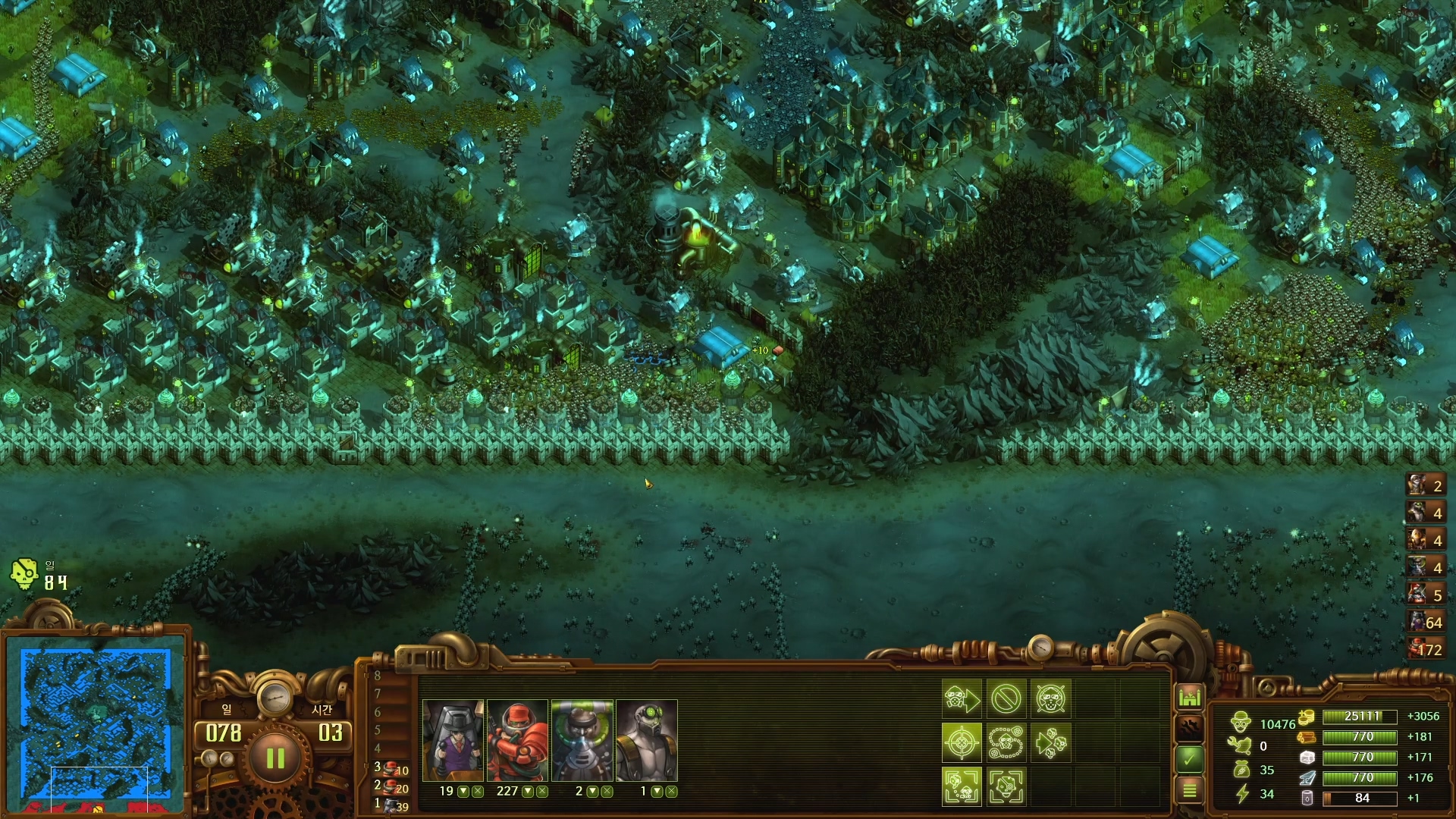
Task: Activate the move command with gas-mask arrow icon
Action: [x=962, y=698]
